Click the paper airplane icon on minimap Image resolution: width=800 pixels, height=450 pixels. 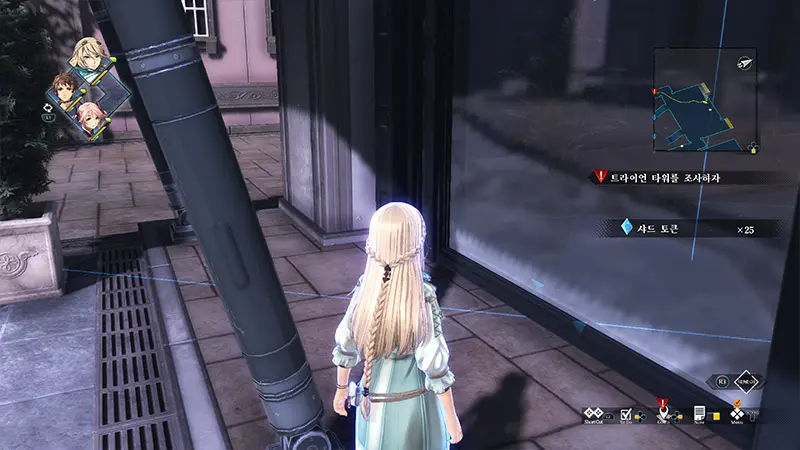pyautogui.click(x=746, y=62)
